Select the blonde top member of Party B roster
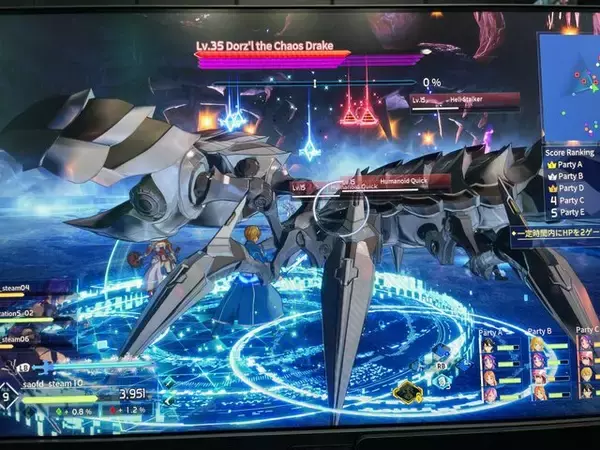Screen dimensions: 600x450 [540, 343]
